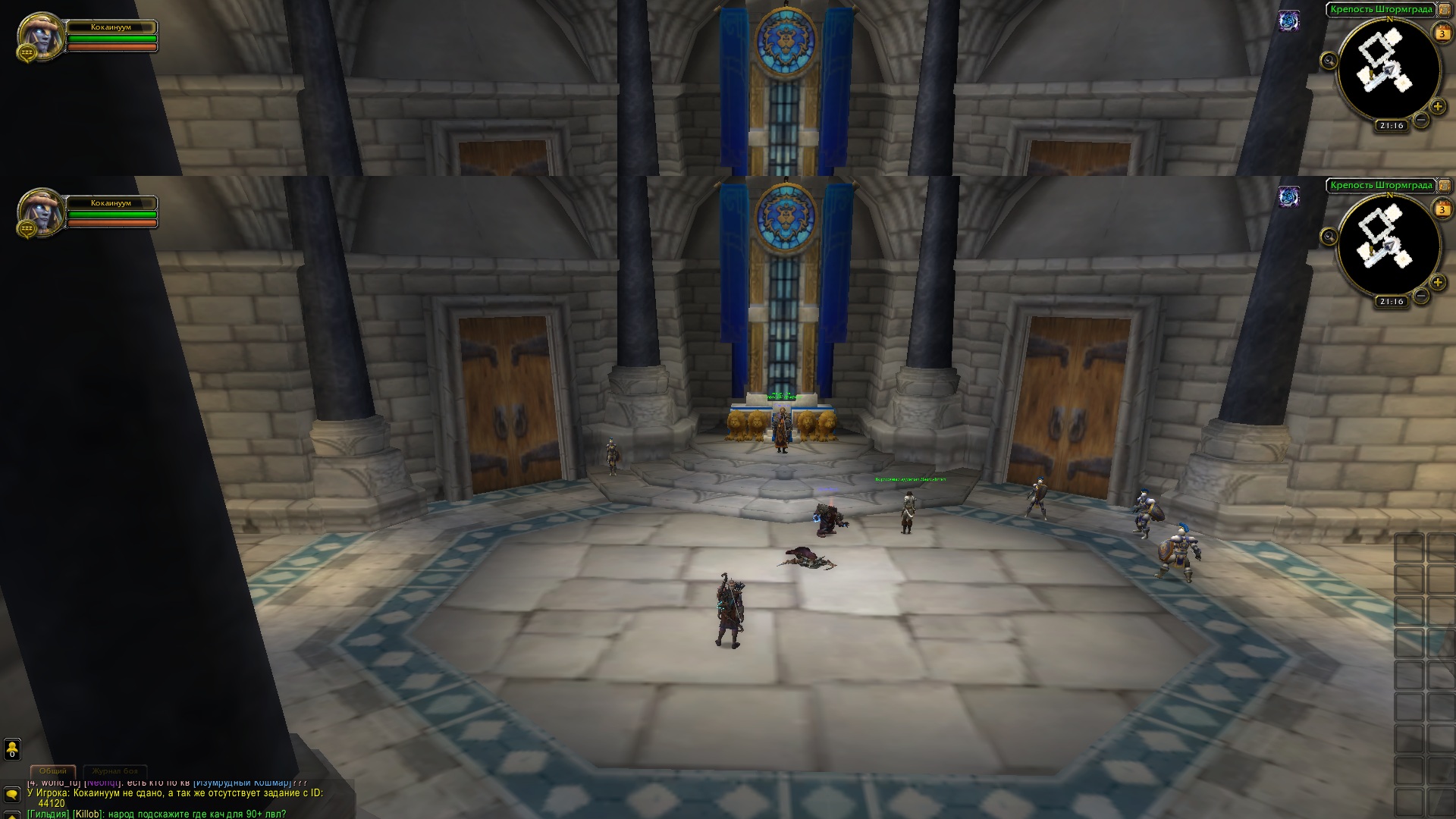Screen dimensions: 1456x819
Task: Click the Neonqt player name in chat
Action: click(102, 783)
